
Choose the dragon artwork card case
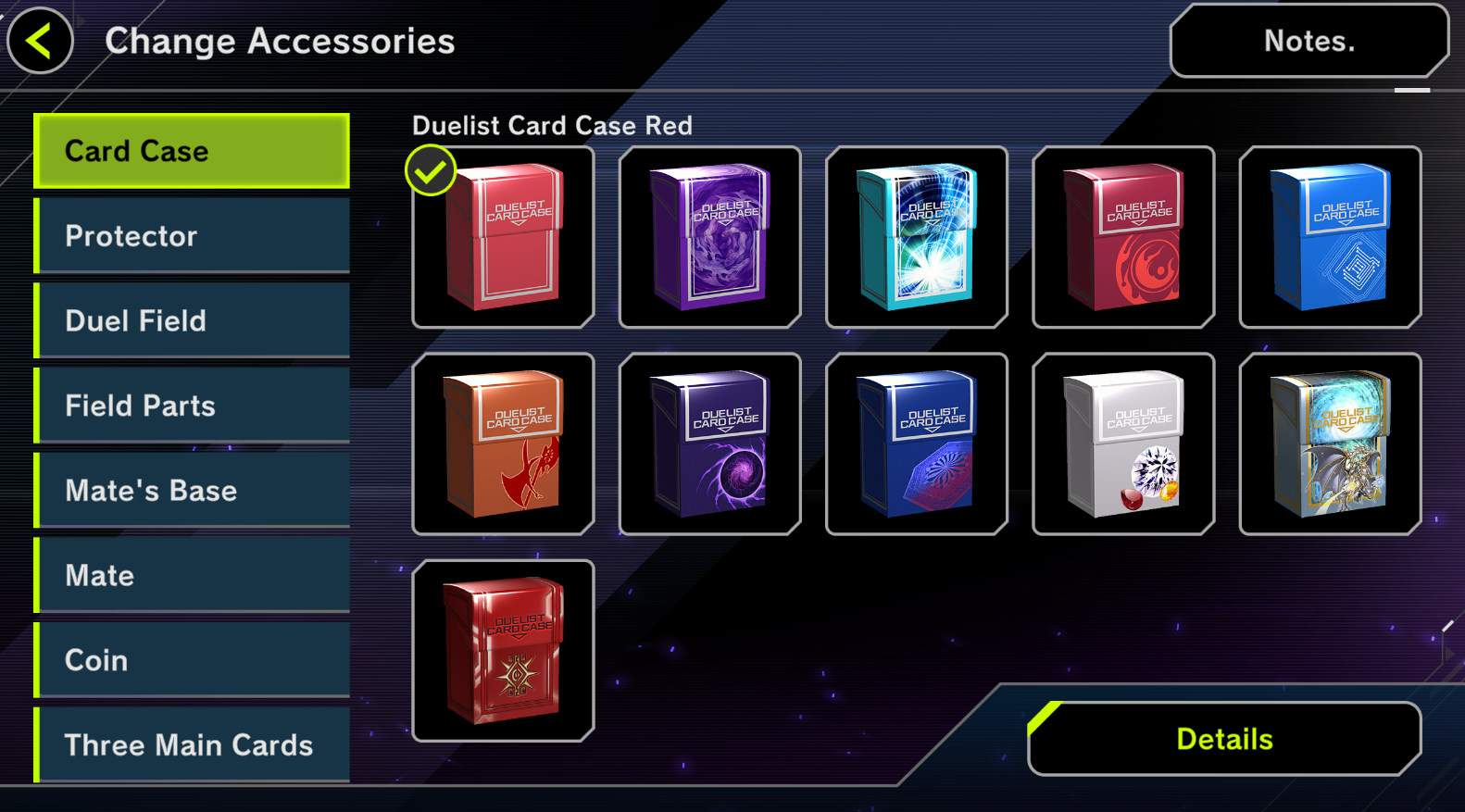click(1330, 443)
